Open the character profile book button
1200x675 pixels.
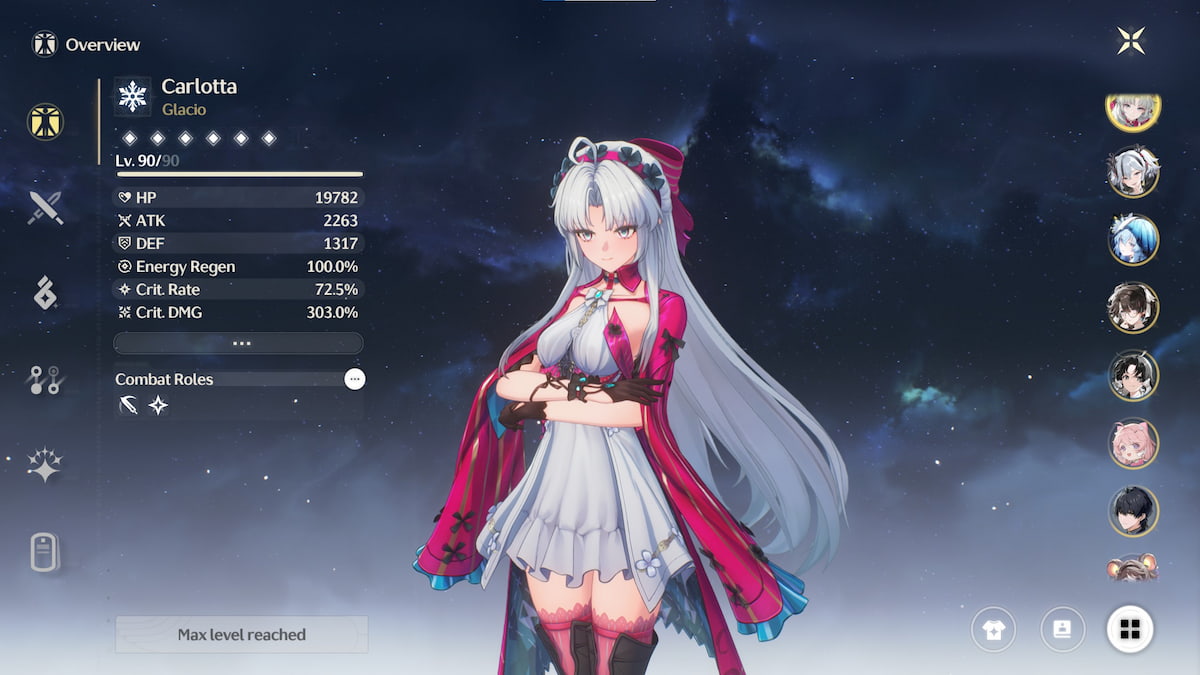point(1063,629)
